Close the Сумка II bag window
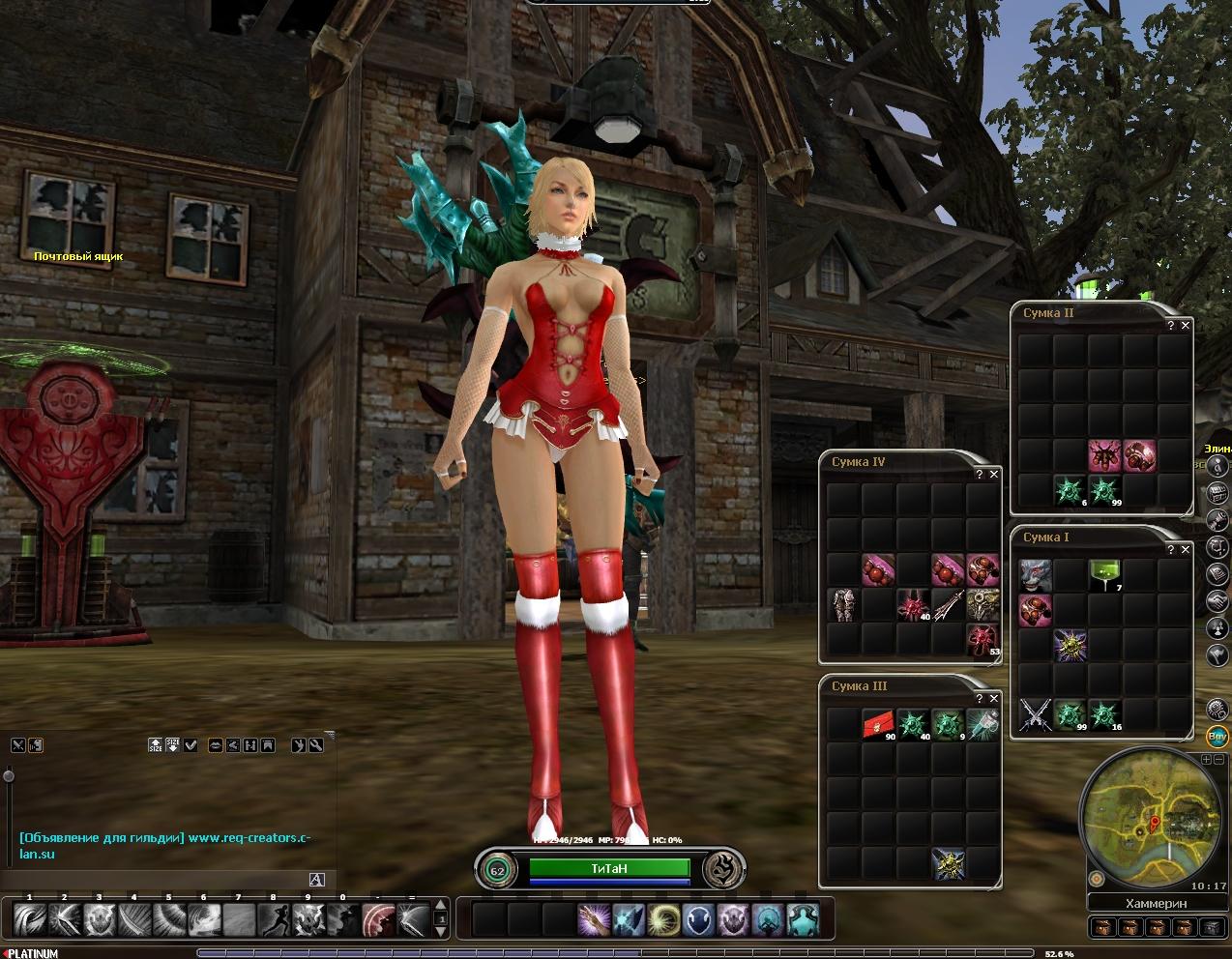 coord(1186,326)
